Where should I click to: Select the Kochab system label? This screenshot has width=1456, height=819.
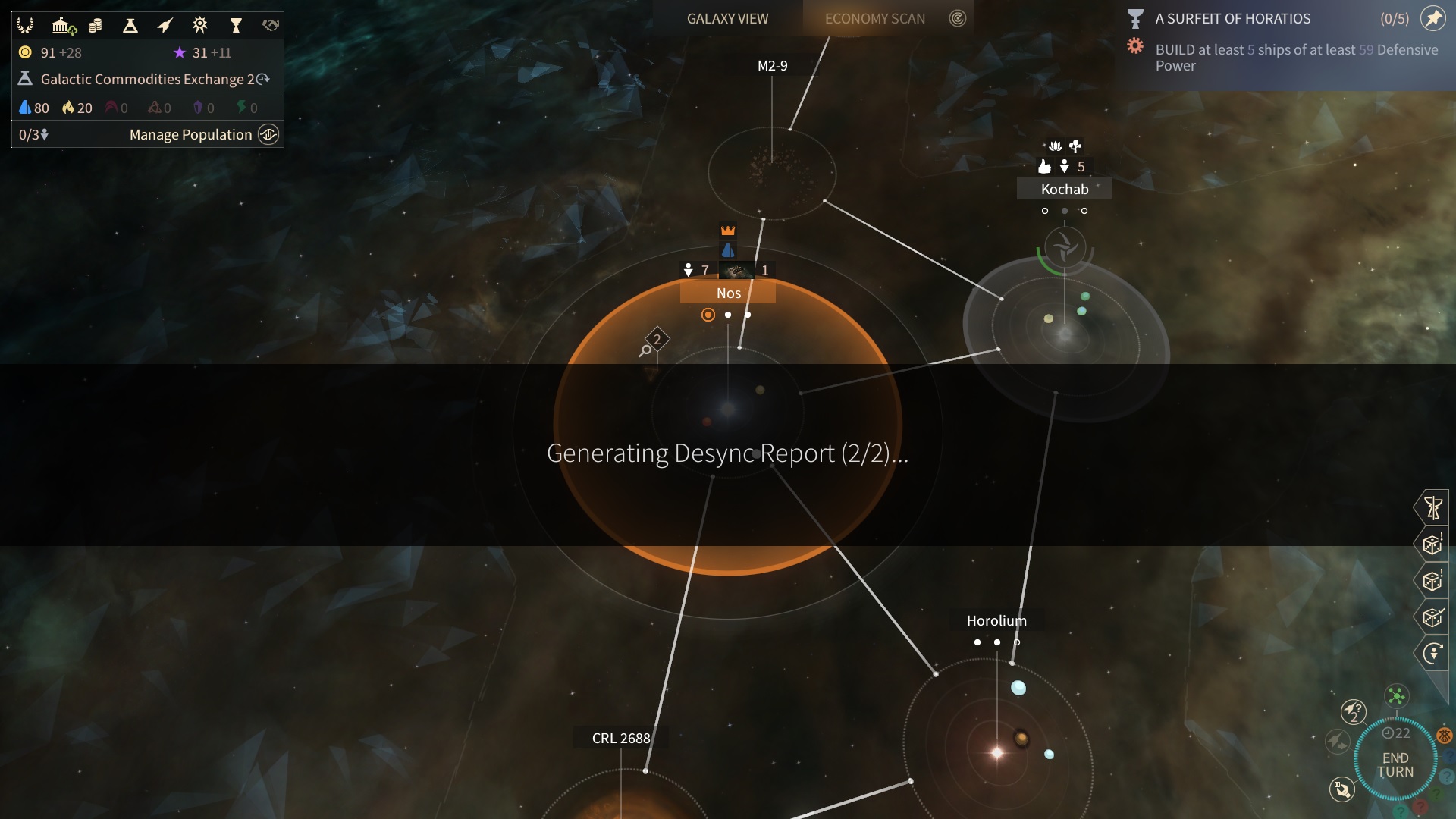click(1064, 189)
